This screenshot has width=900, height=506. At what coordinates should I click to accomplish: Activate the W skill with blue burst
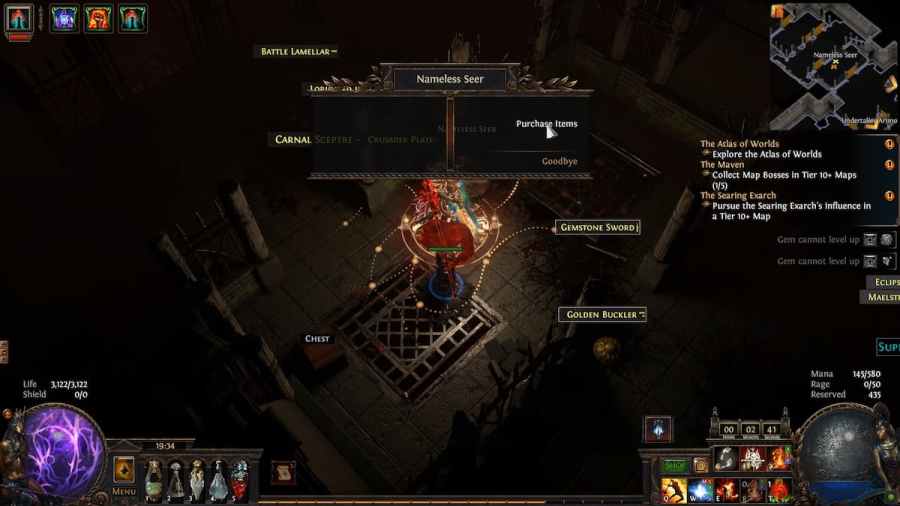click(x=700, y=490)
